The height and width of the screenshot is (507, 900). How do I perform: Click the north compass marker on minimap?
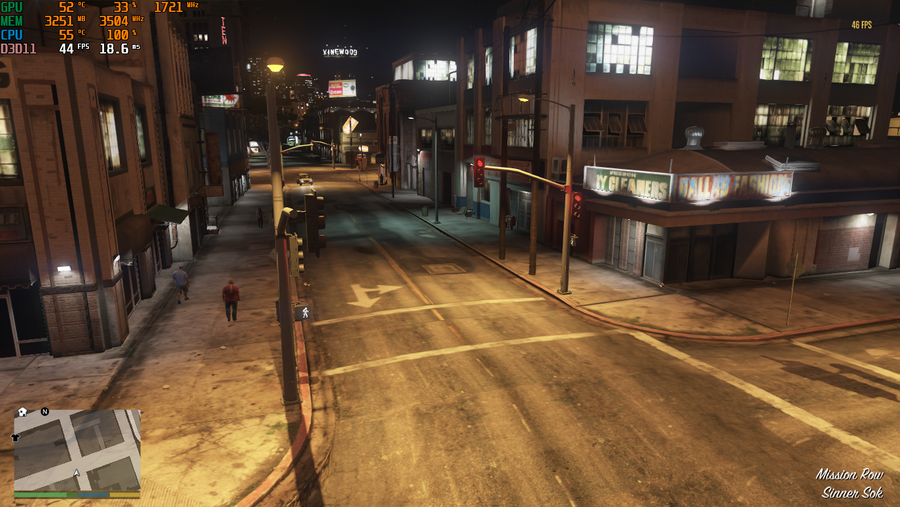pos(44,412)
